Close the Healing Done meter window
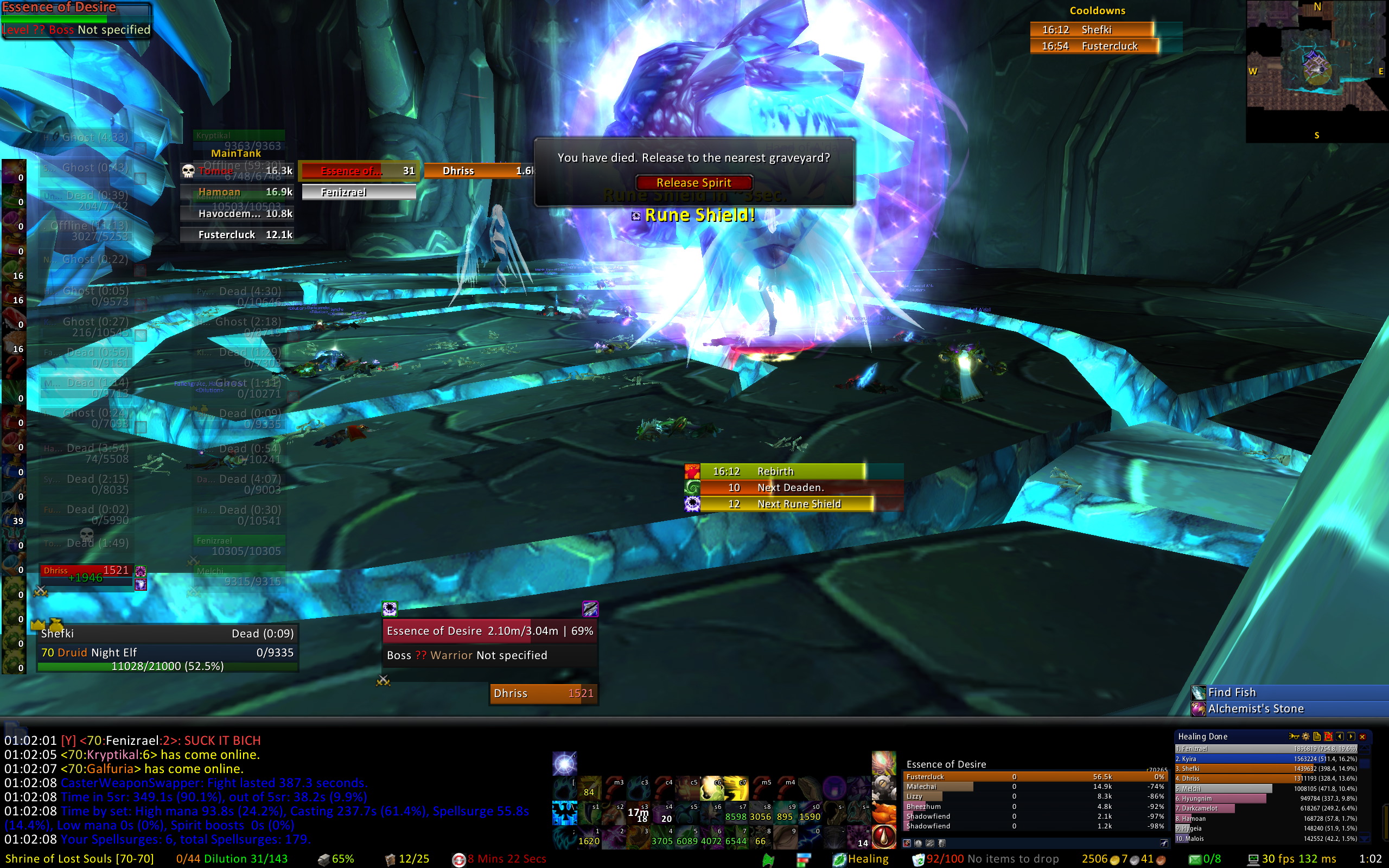1389x868 pixels. (1362, 737)
